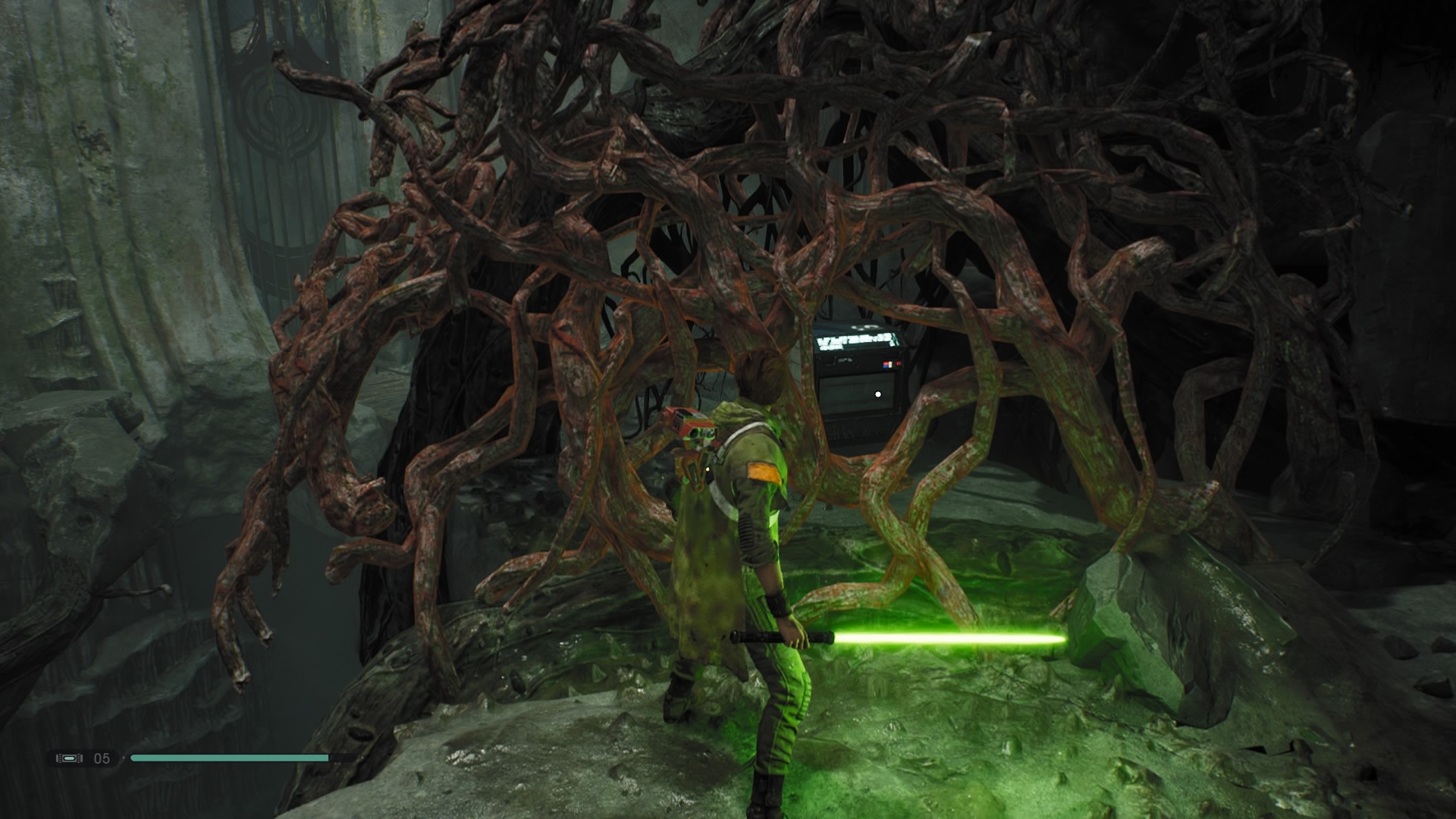Click the chest lid above the display
This screenshot has width=1456, height=819.
(864, 326)
